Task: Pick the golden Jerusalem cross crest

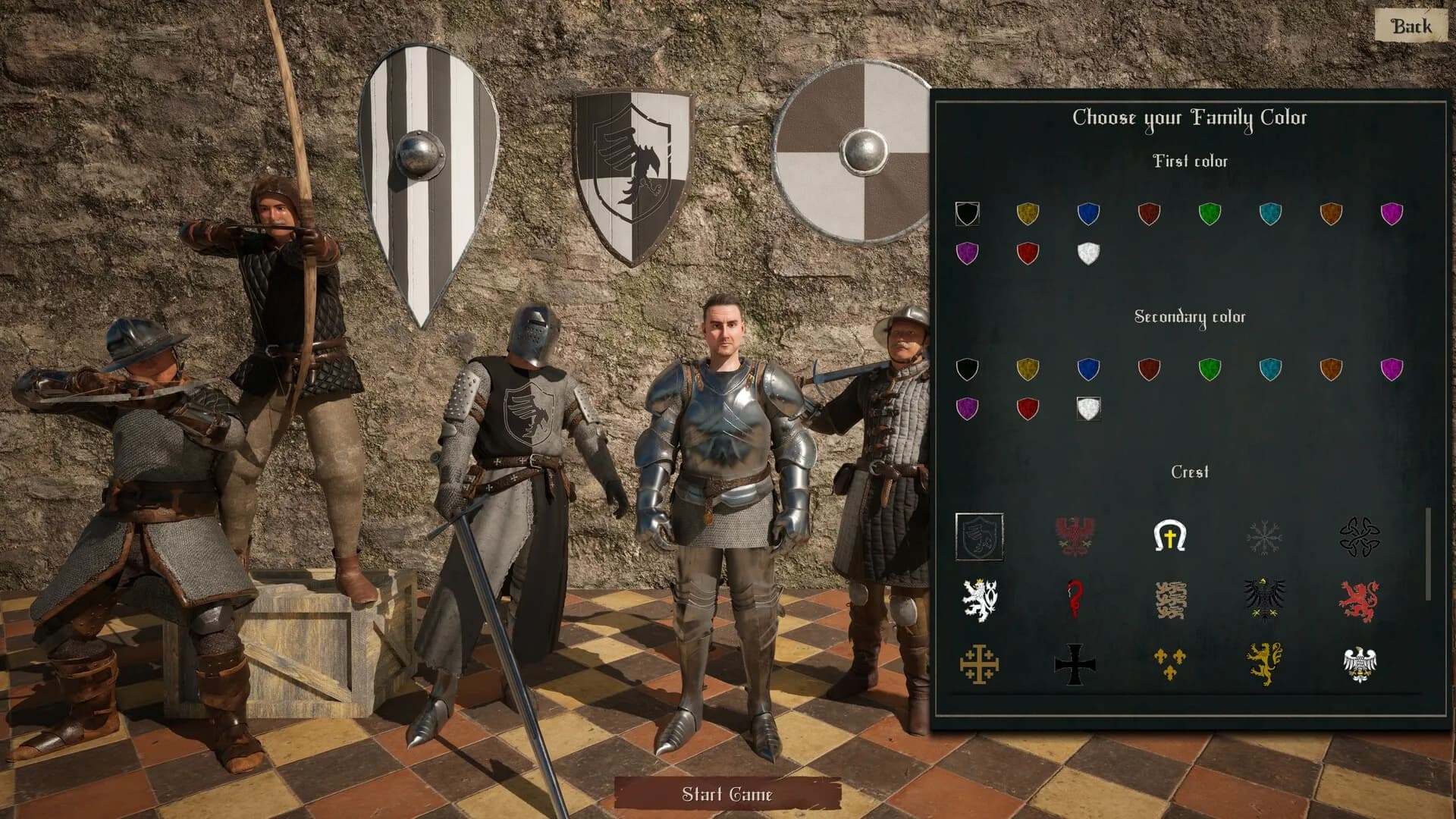Action: pos(979,664)
